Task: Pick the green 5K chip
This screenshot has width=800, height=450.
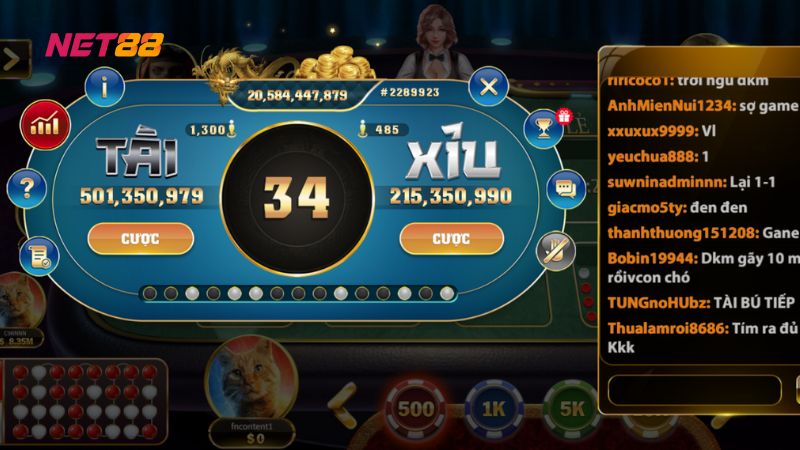Action: pyautogui.click(x=571, y=408)
